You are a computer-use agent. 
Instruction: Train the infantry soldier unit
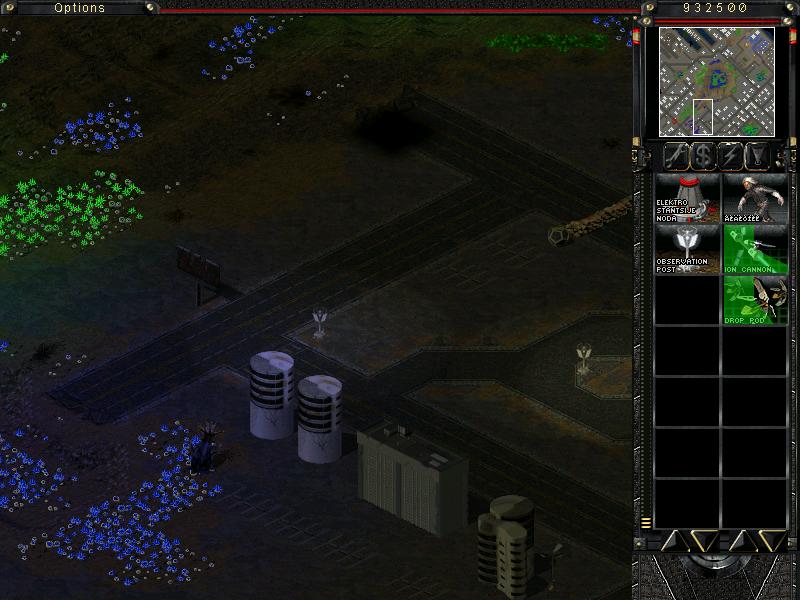(x=755, y=198)
